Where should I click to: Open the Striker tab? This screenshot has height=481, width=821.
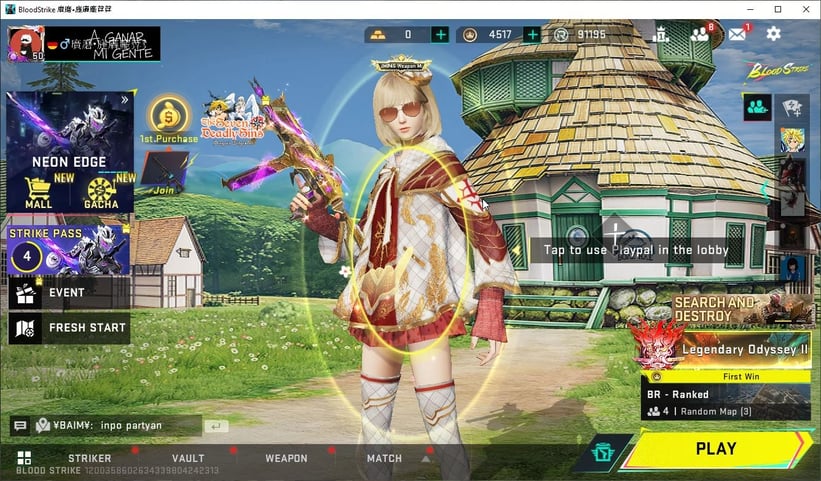(89, 458)
